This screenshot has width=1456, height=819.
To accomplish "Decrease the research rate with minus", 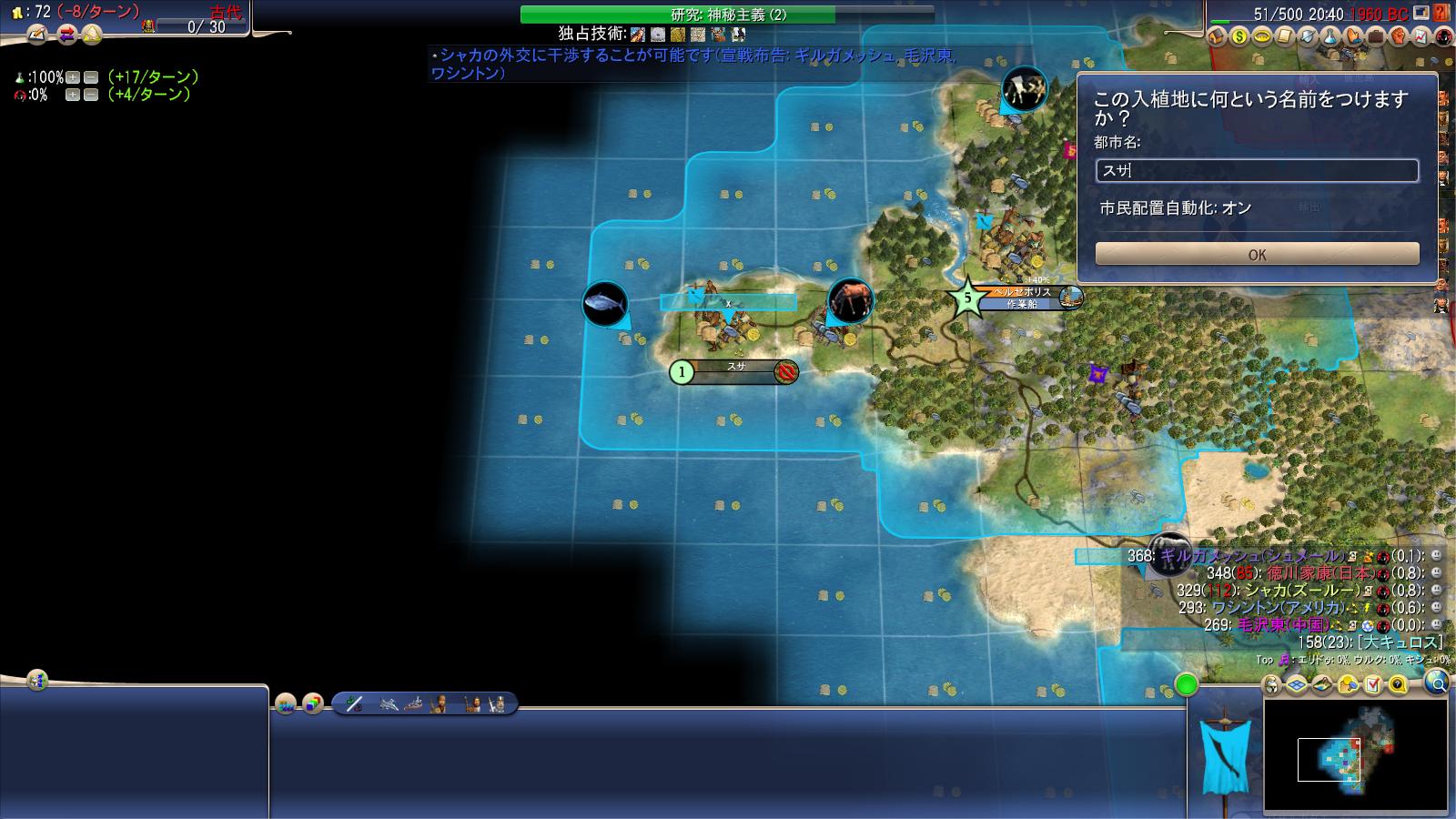I will pyautogui.click(x=90, y=77).
